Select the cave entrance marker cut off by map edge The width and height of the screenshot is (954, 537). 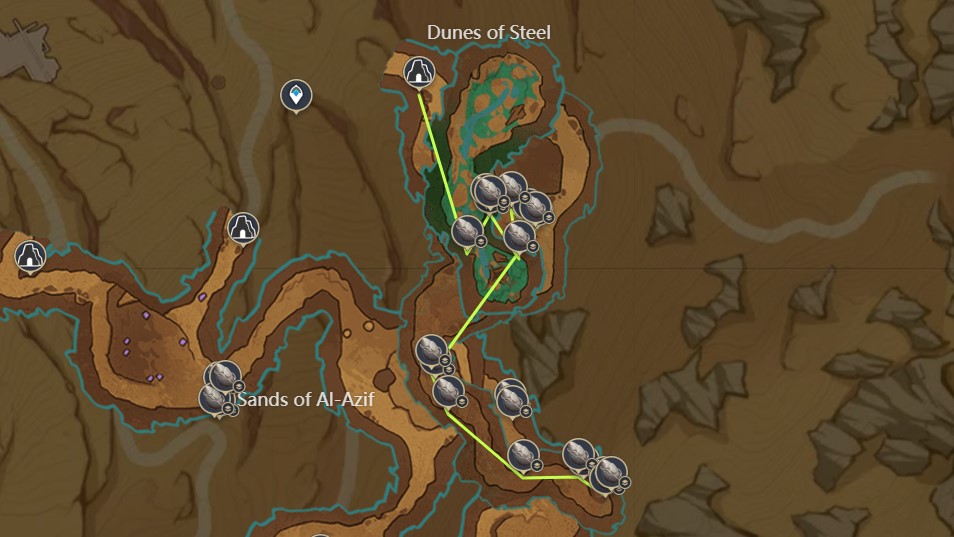(x=31, y=256)
